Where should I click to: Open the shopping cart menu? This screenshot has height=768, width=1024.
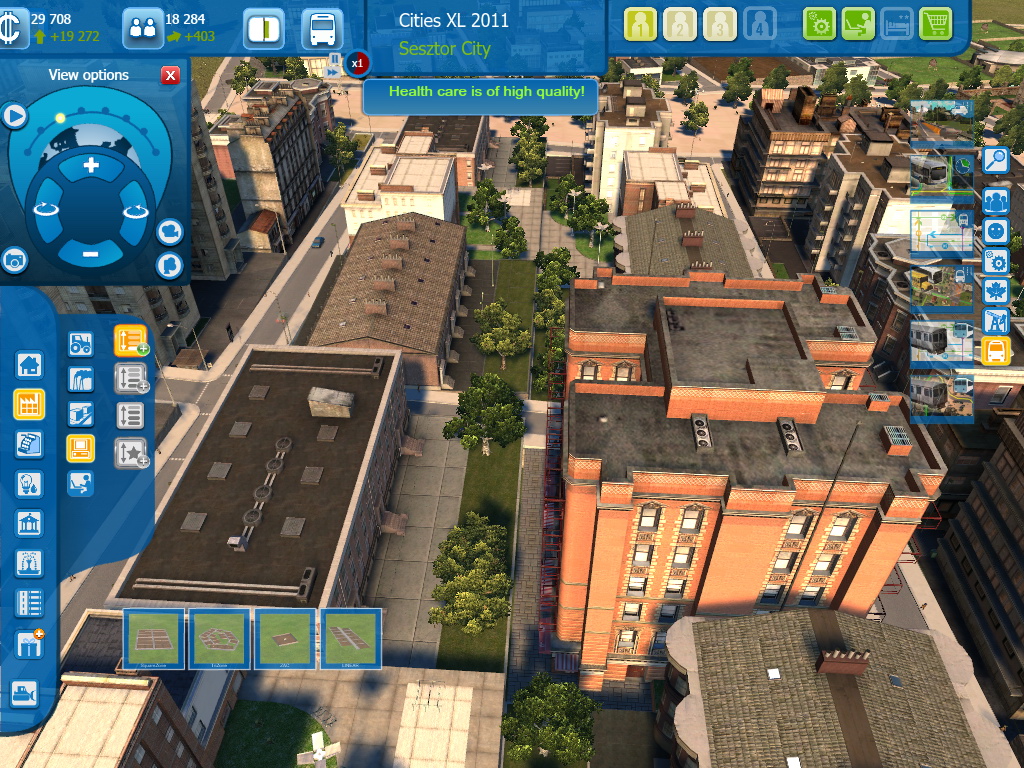coord(935,24)
